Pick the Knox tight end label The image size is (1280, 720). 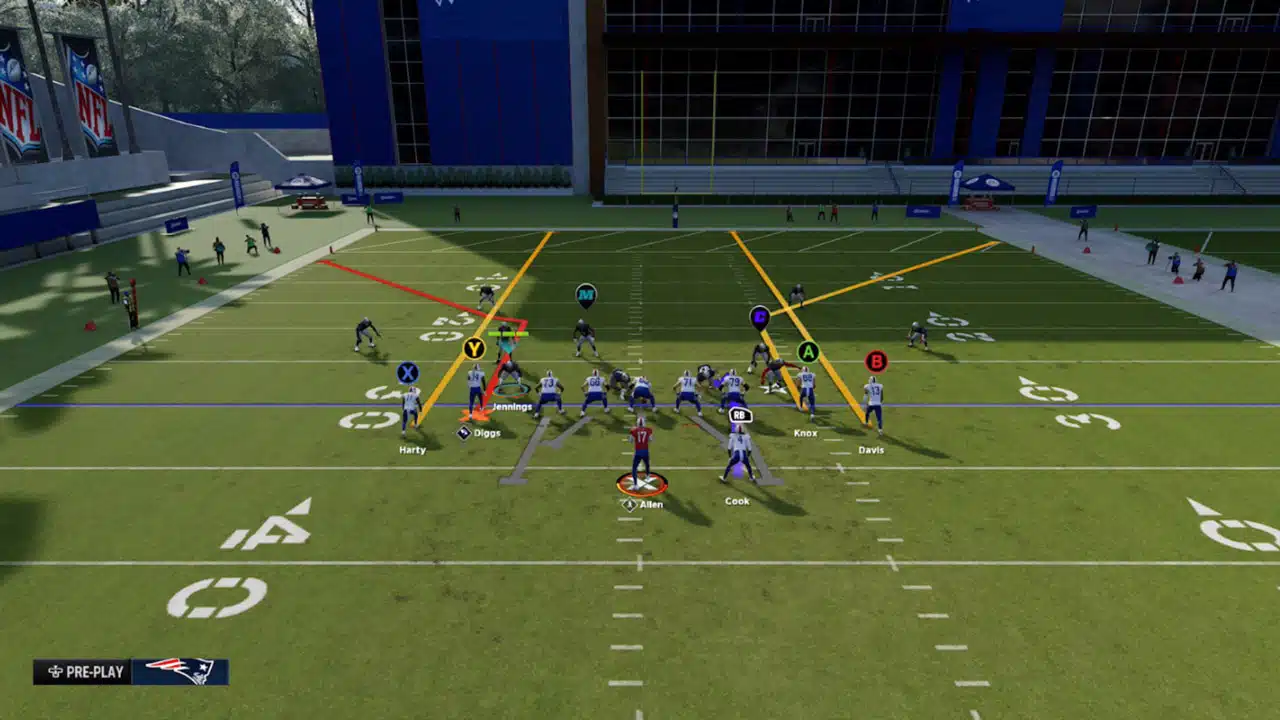click(805, 433)
